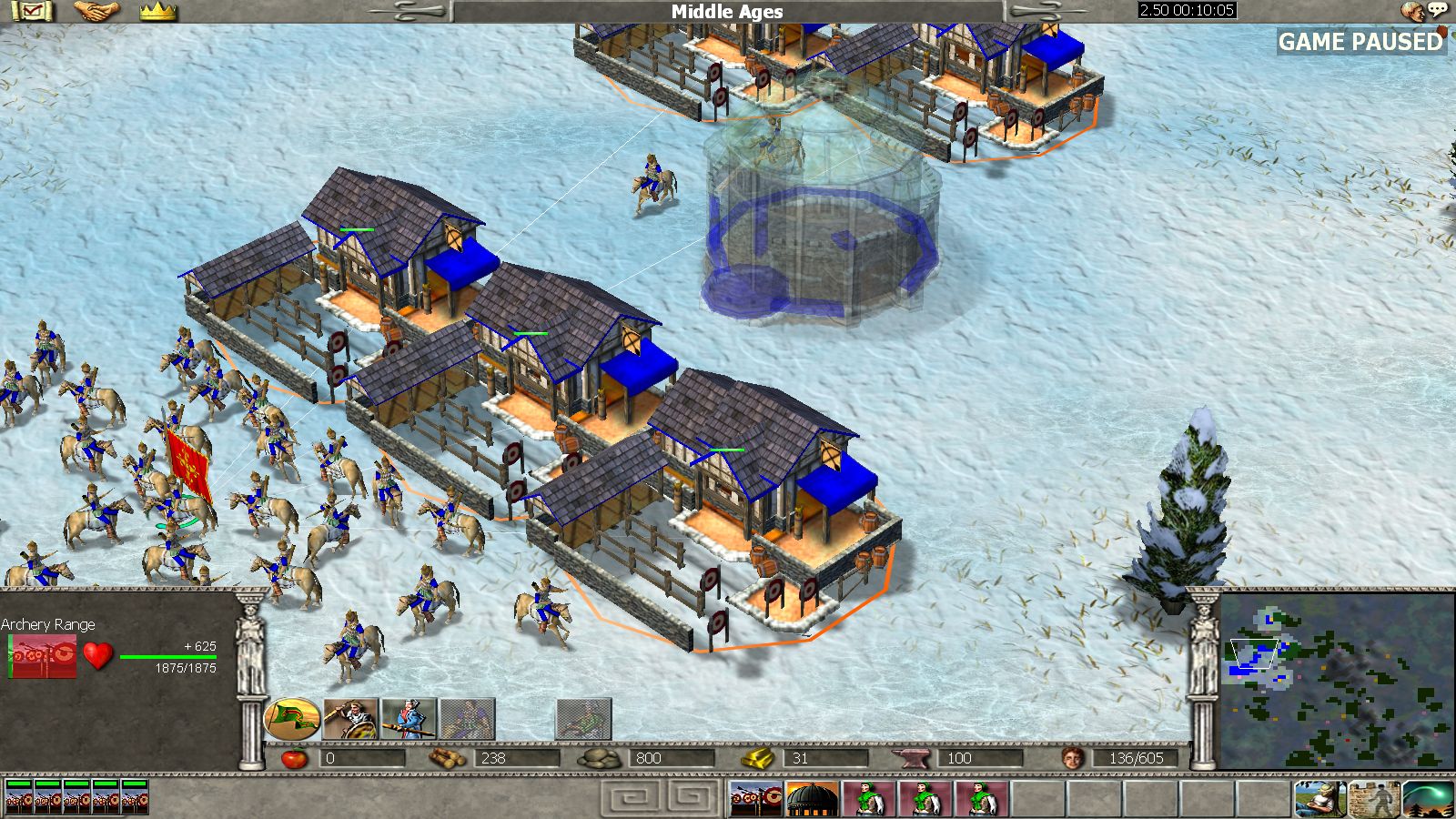Click the Archery Range portrait
Image resolution: width=1456 pixels, height=819 pixels.
43,655
